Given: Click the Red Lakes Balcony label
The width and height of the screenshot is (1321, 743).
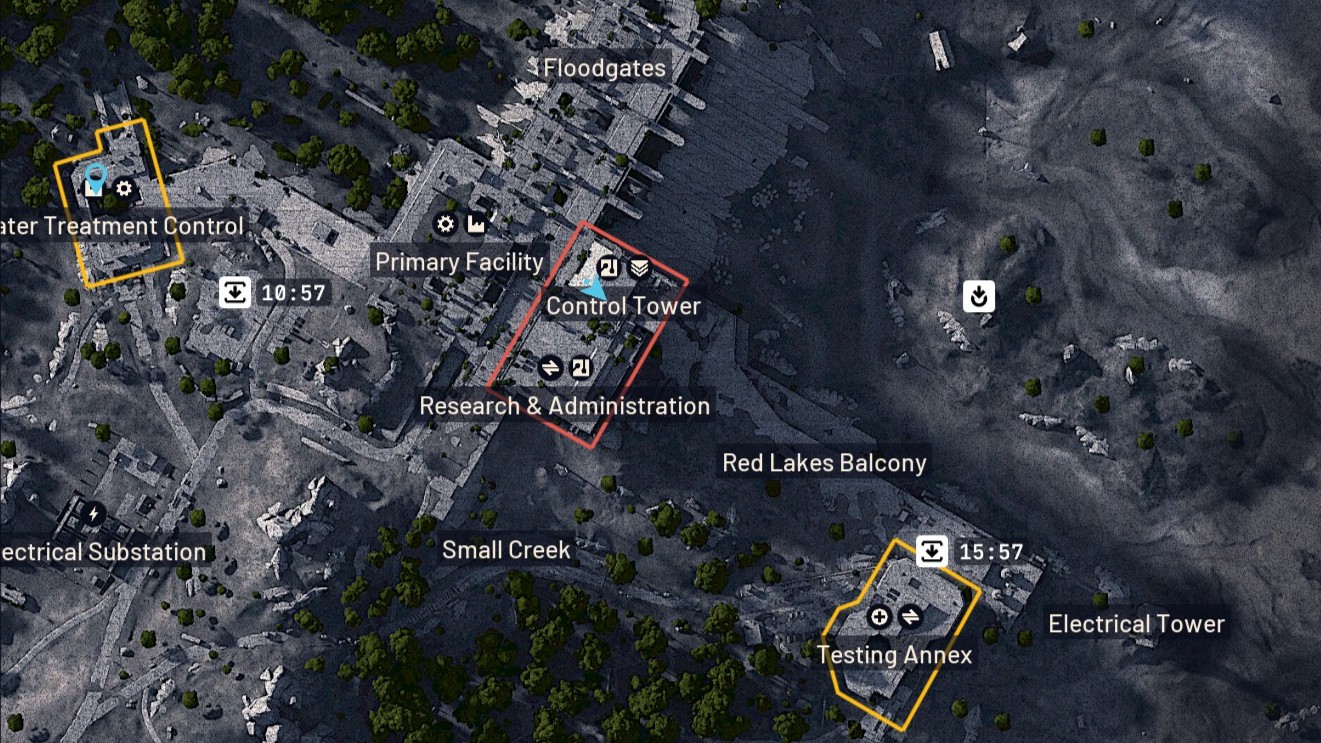Looking at the screenshot, I should click(x=825, y=462).
